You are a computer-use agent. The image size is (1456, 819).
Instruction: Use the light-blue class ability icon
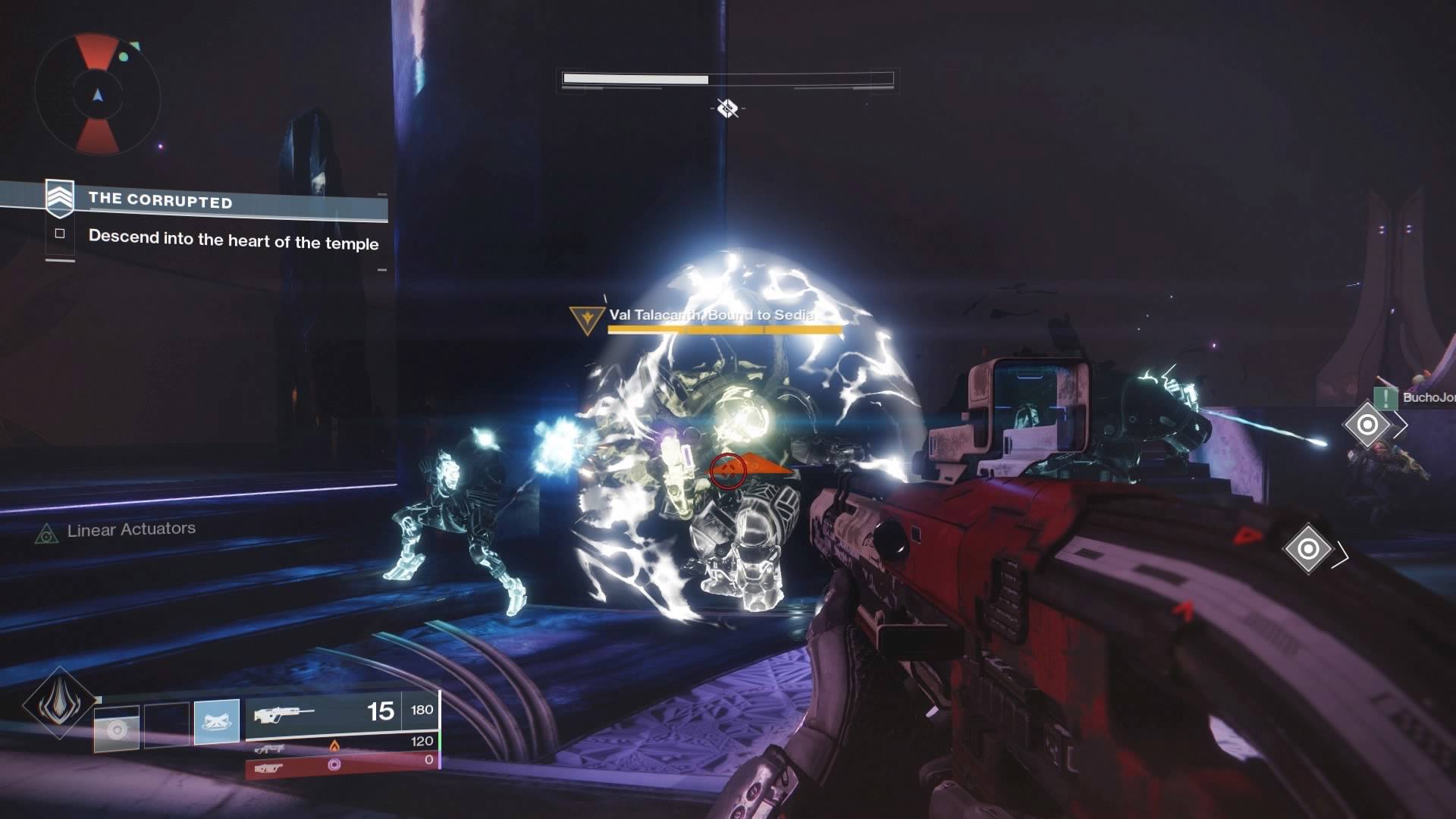217,721
